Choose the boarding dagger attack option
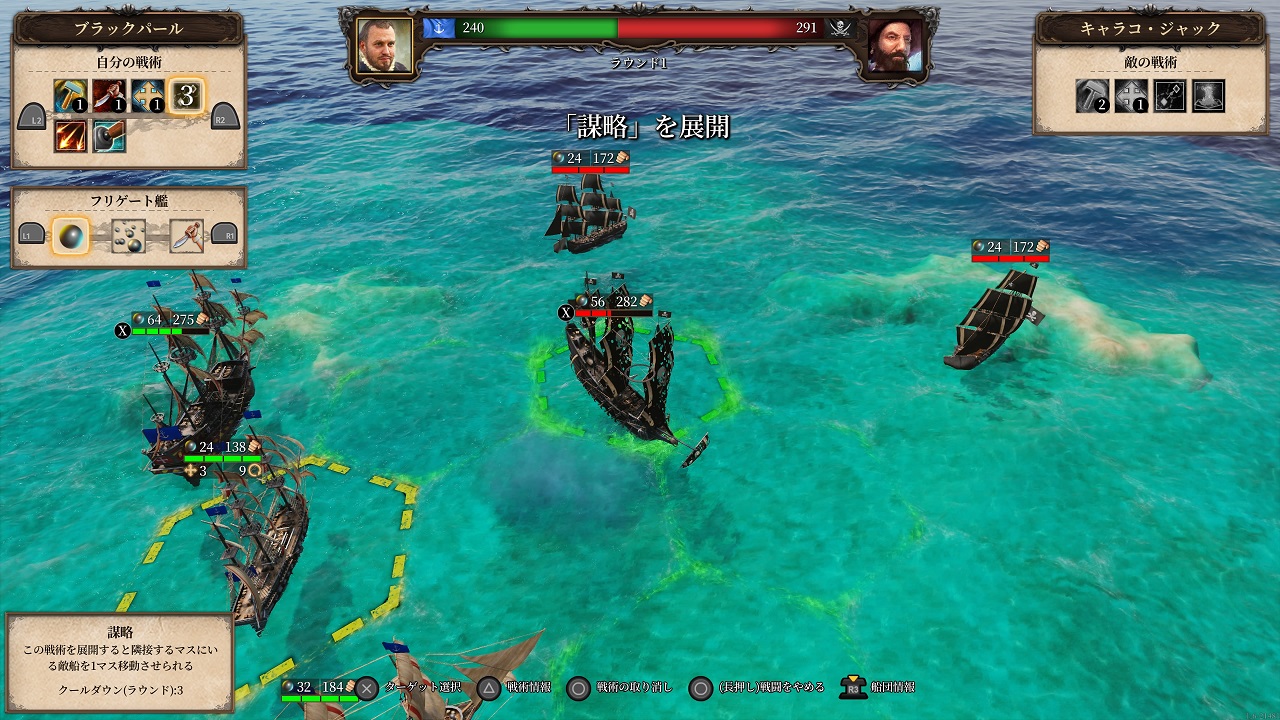This screenshot has width=1280, height=720. [x=186, y=236]
